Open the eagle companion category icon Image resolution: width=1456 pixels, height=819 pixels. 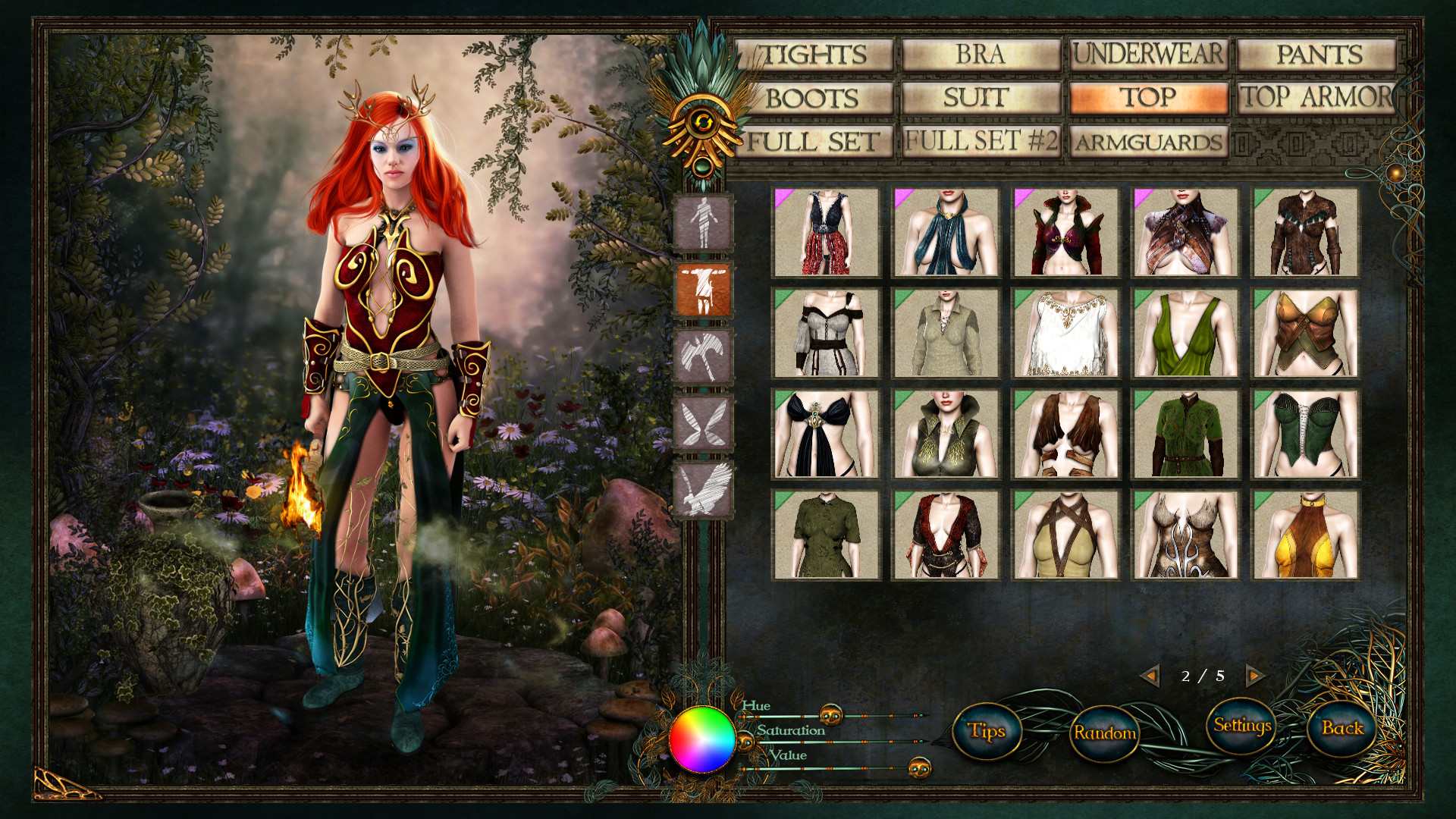701,479
